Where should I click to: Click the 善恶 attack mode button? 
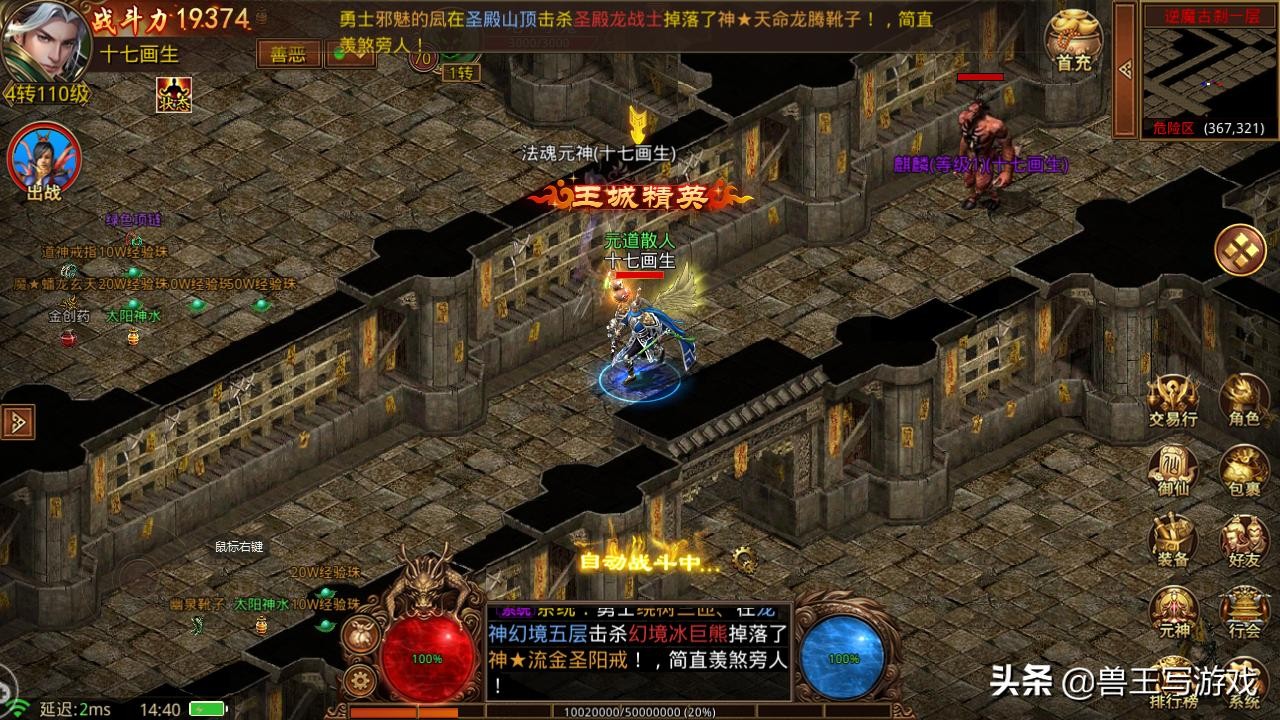[x=289, y=54]
